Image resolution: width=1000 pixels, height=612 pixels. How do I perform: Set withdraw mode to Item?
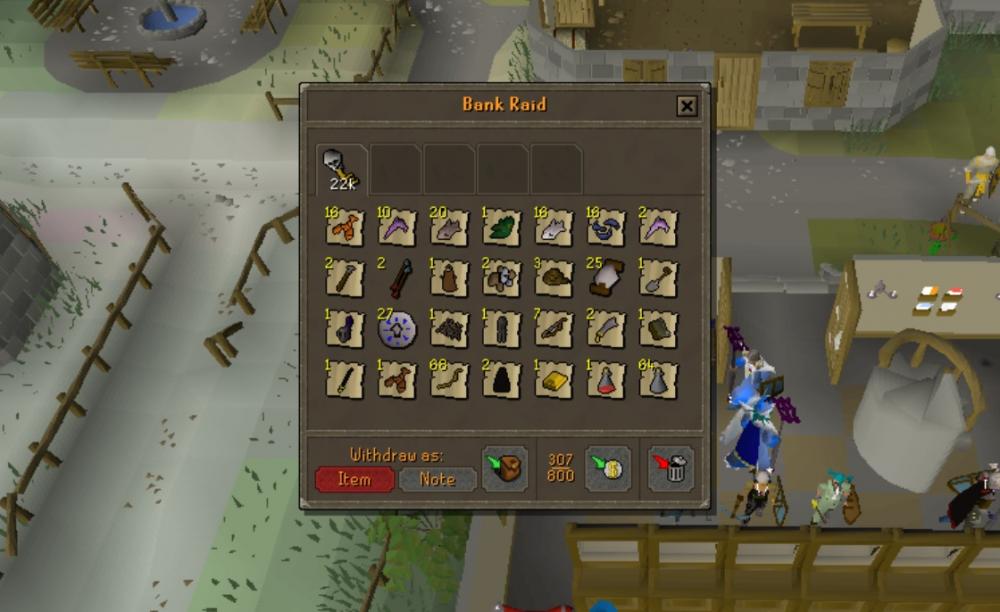point(354,479)
